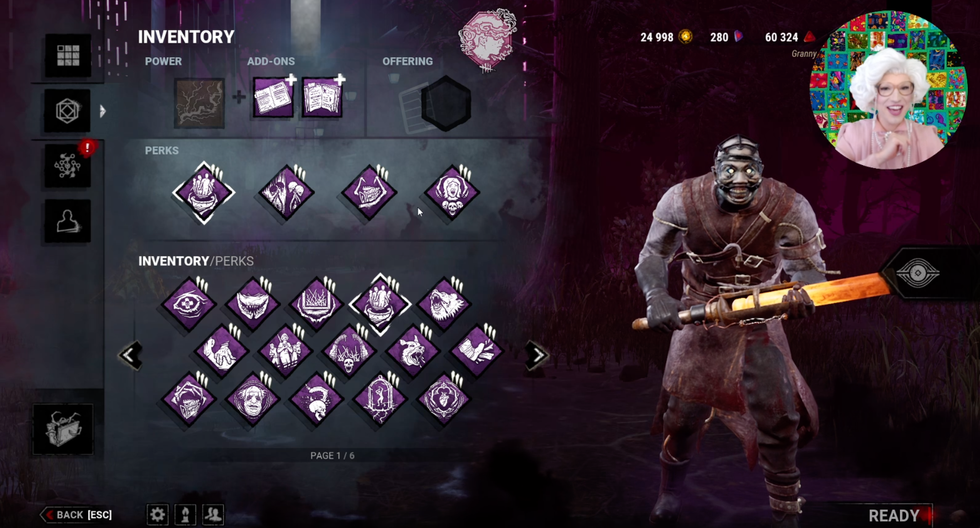The height and width of the screenshot is (528, 980).
Task: Open the Bloodweb tab with red alert
Action: [x=68, y=166]
